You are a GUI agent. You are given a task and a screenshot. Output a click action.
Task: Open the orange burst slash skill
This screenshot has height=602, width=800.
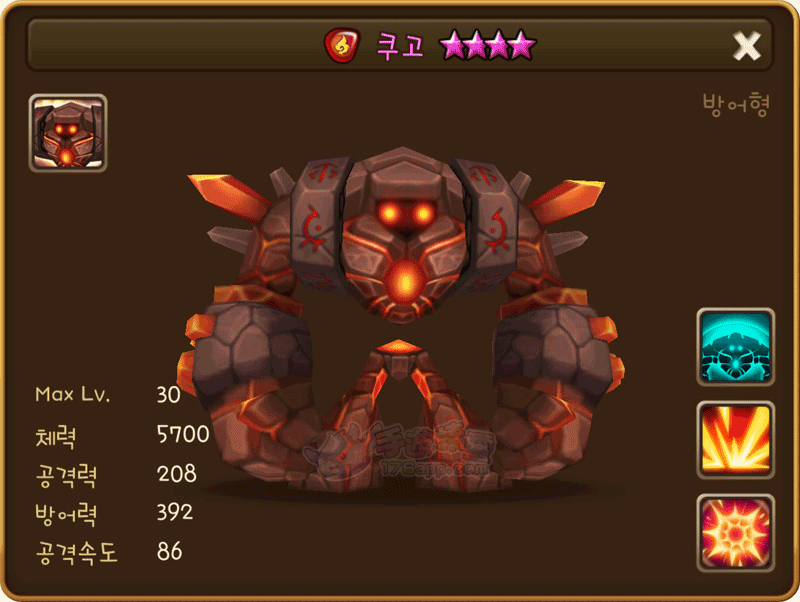735,440
